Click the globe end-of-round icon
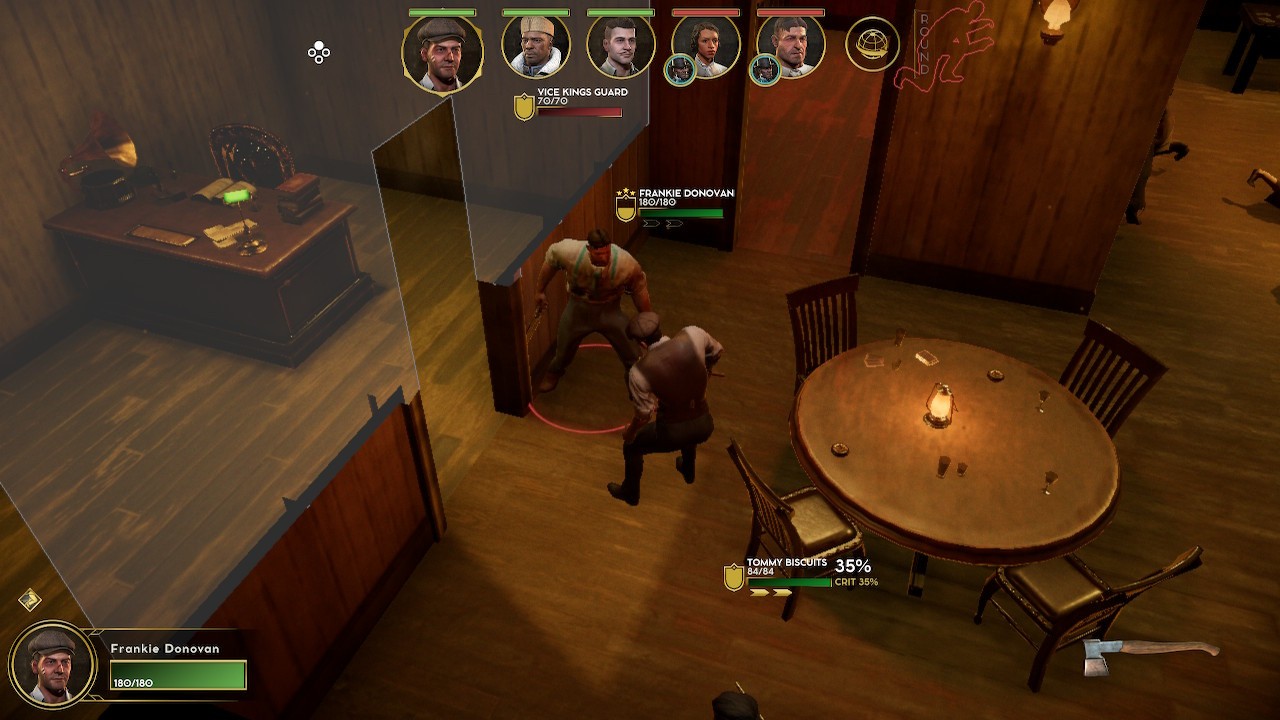The height and width of the screenshot is (720, 1280). click(872, 44)
